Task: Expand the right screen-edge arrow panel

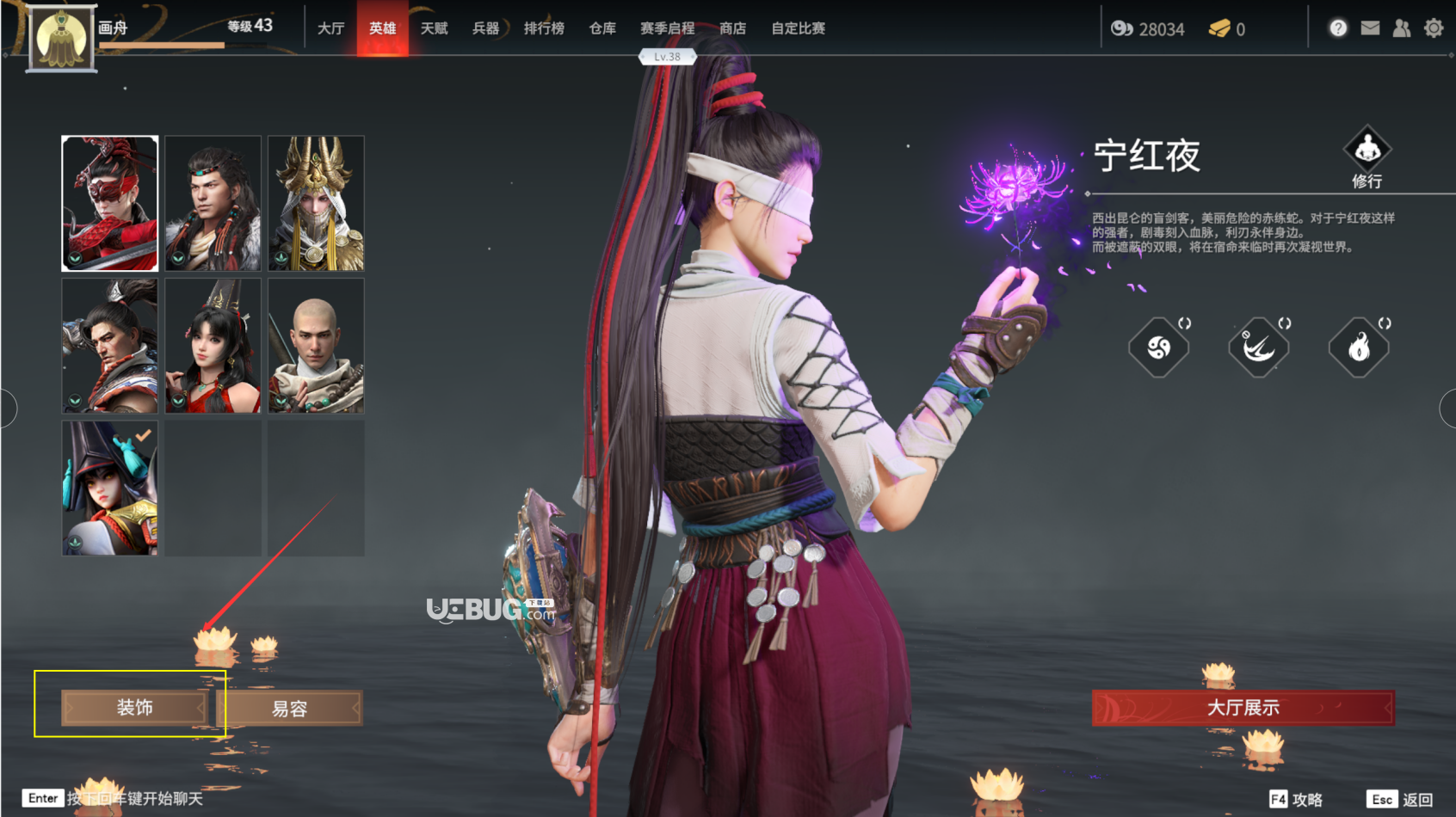Action: tap(1451, 408)
